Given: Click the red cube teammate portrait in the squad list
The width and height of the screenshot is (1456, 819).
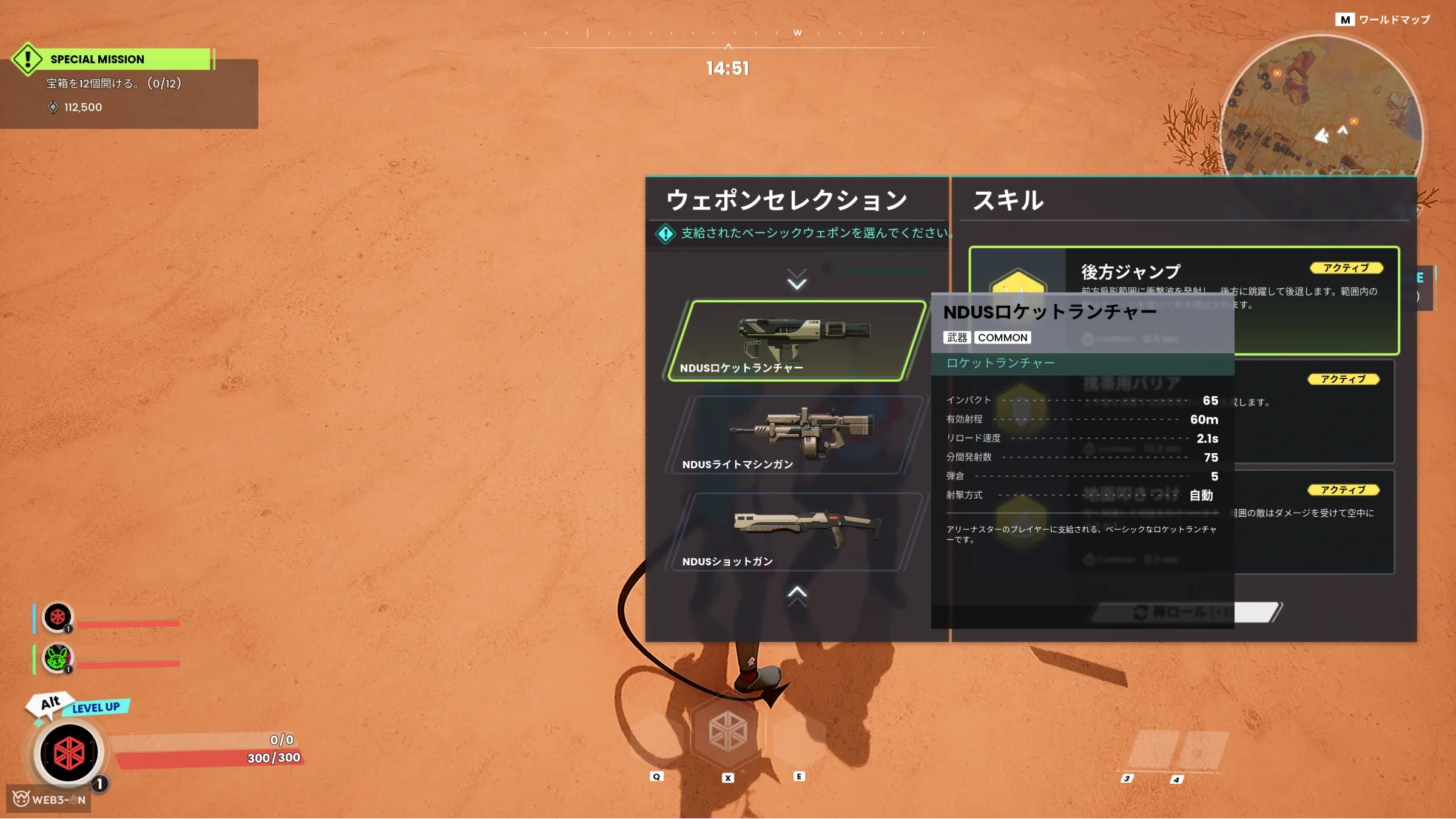Looking at the screenshot, I should [x=58, y=617].
